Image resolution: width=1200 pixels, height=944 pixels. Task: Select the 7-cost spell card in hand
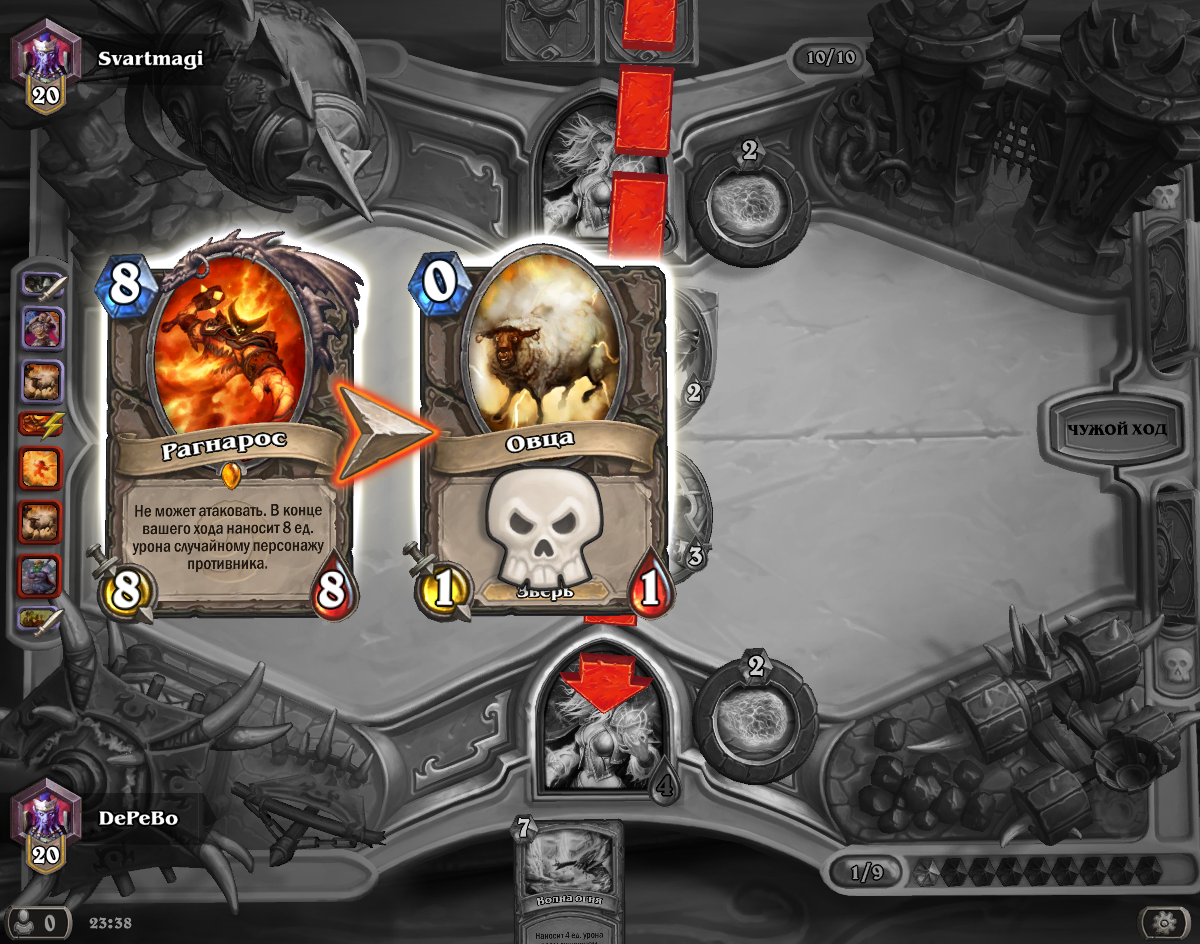(x=568, y=882)
